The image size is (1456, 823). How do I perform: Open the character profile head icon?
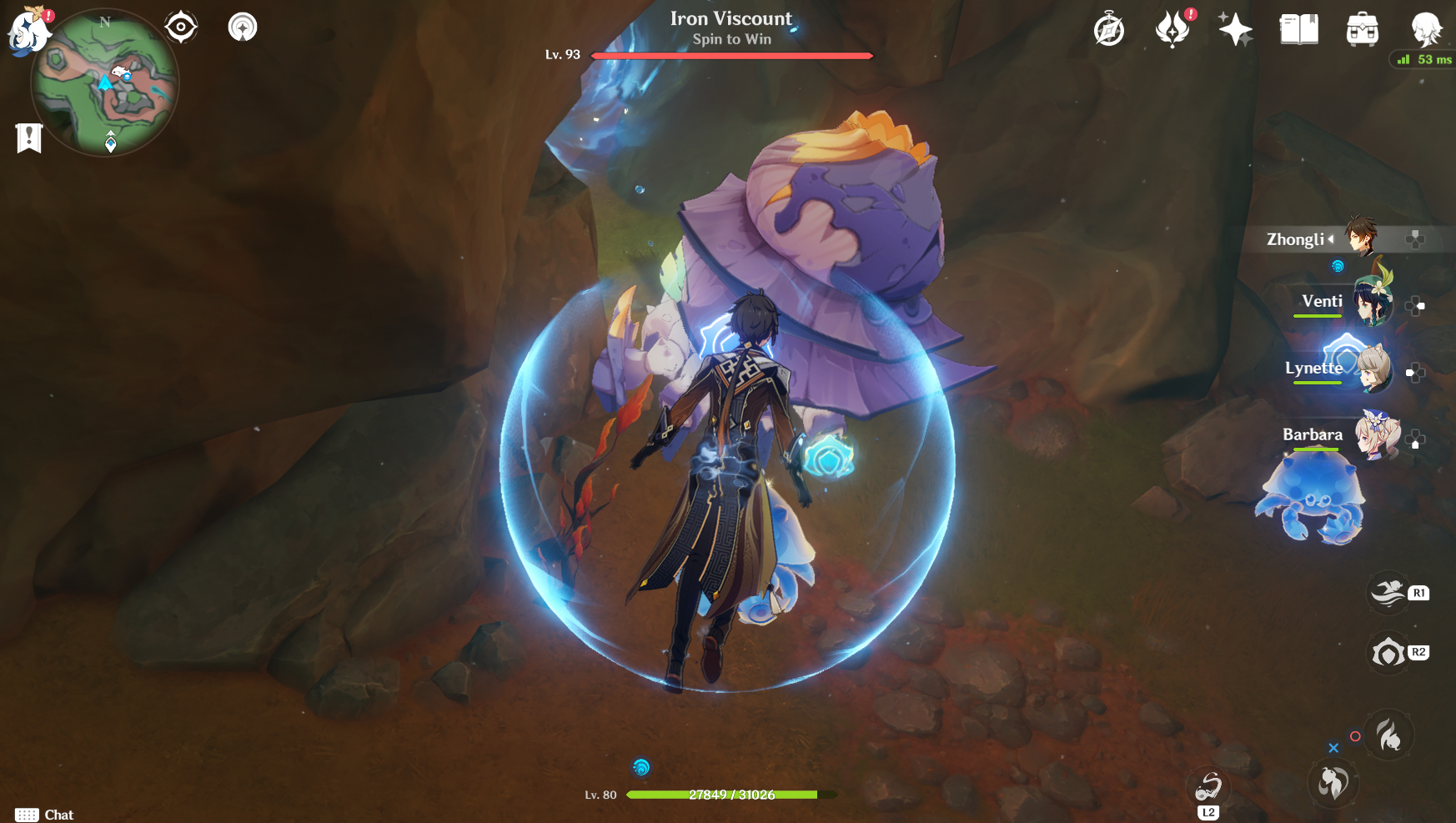[1425, 30]
